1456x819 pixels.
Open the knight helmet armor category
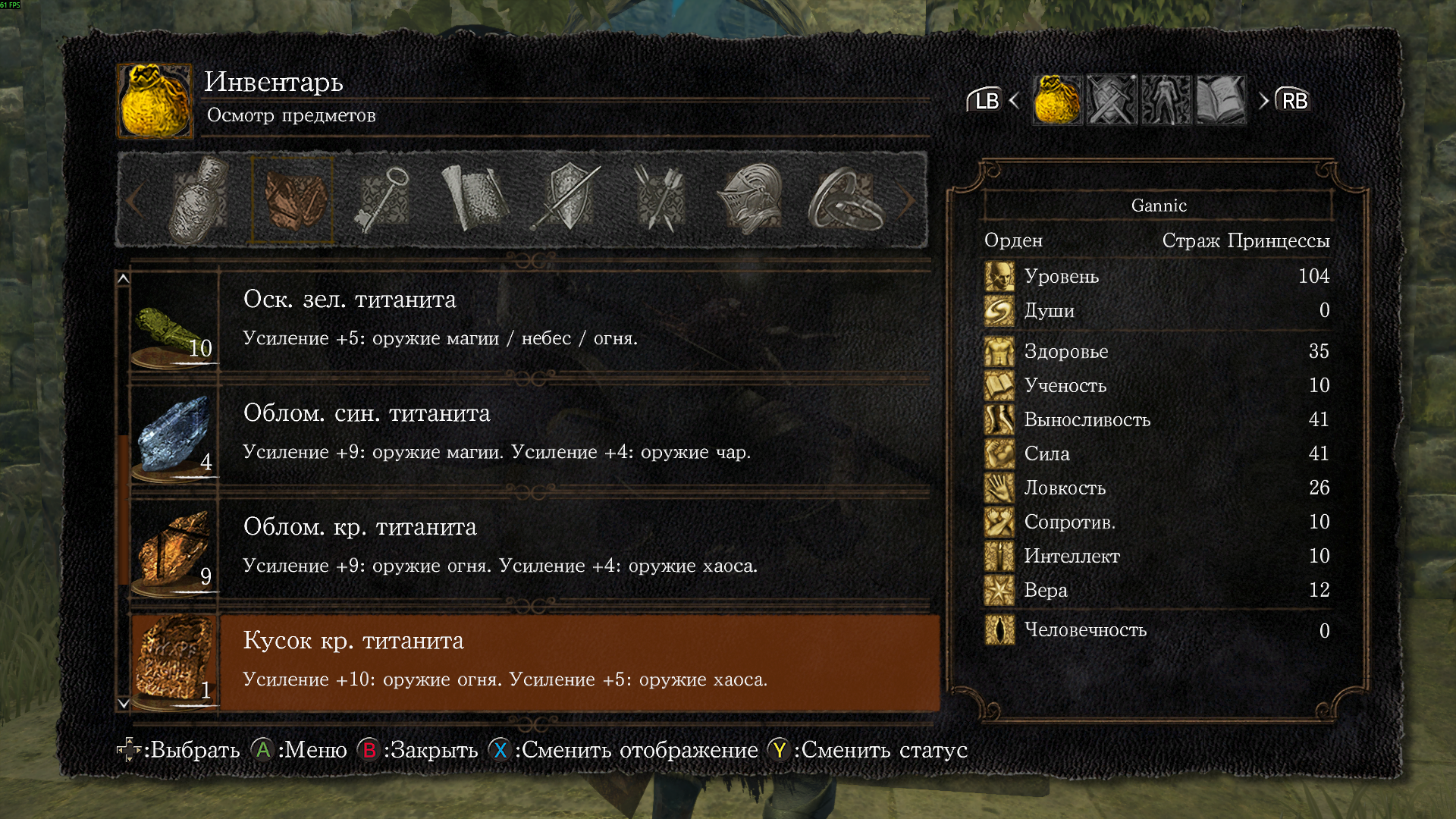(751, 200)
